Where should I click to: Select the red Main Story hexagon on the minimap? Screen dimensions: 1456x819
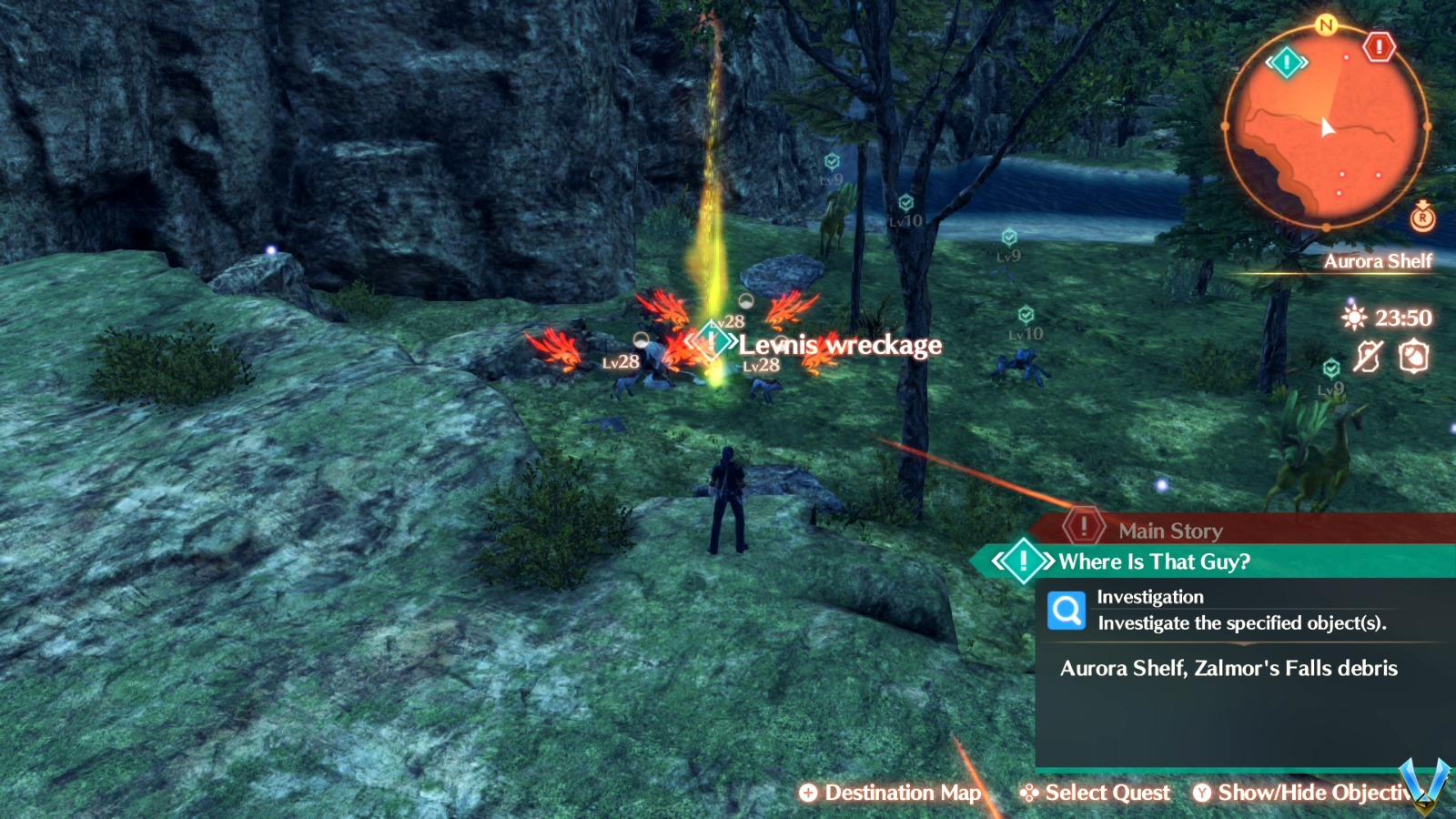click(x=1378, y=47)
